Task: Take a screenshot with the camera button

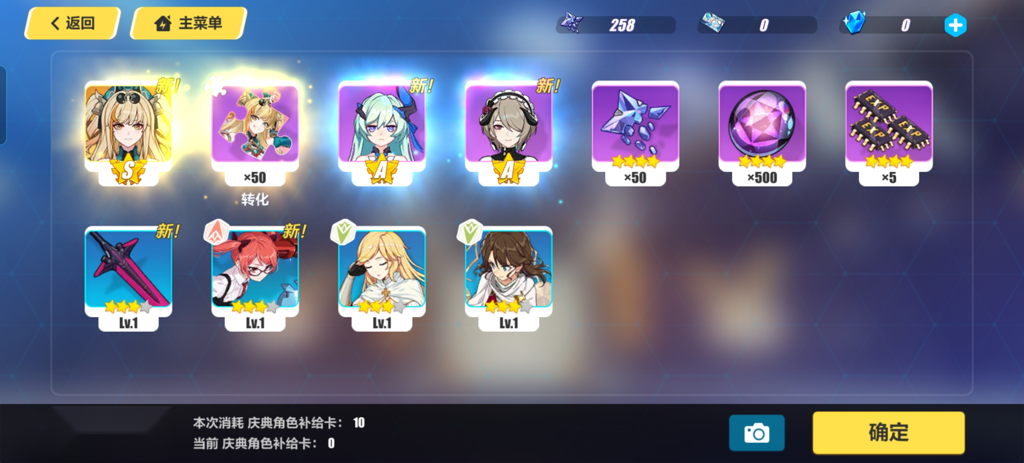Action: pos(756,432)
